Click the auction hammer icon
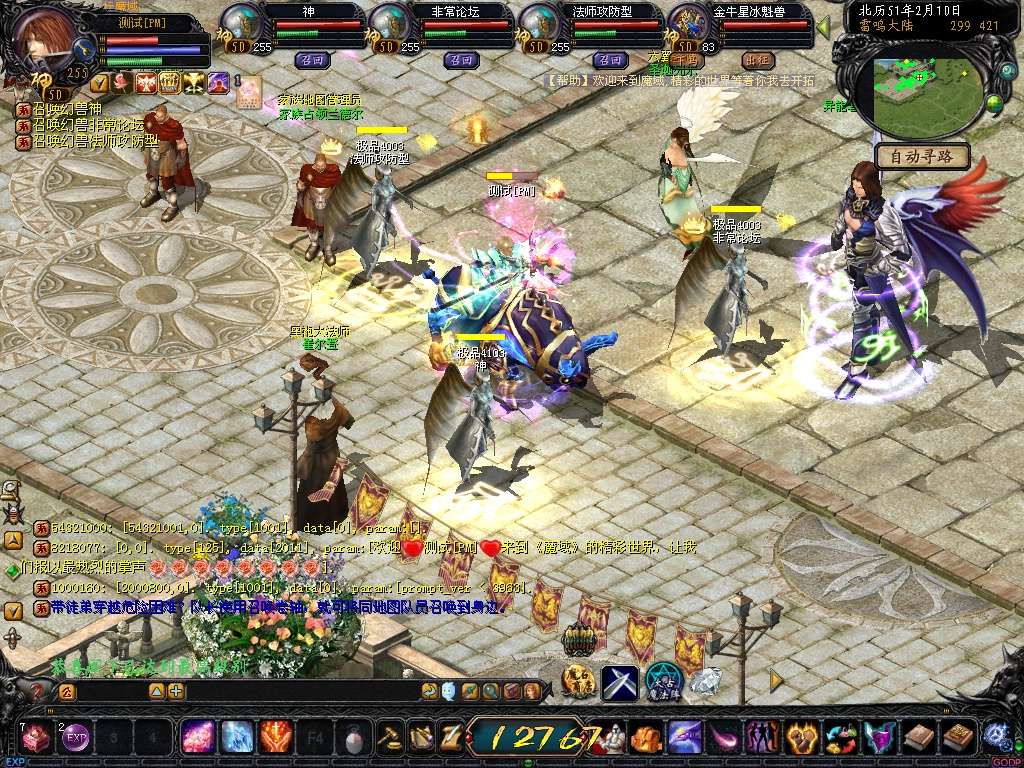1024x768 pixels. (389, 738)
